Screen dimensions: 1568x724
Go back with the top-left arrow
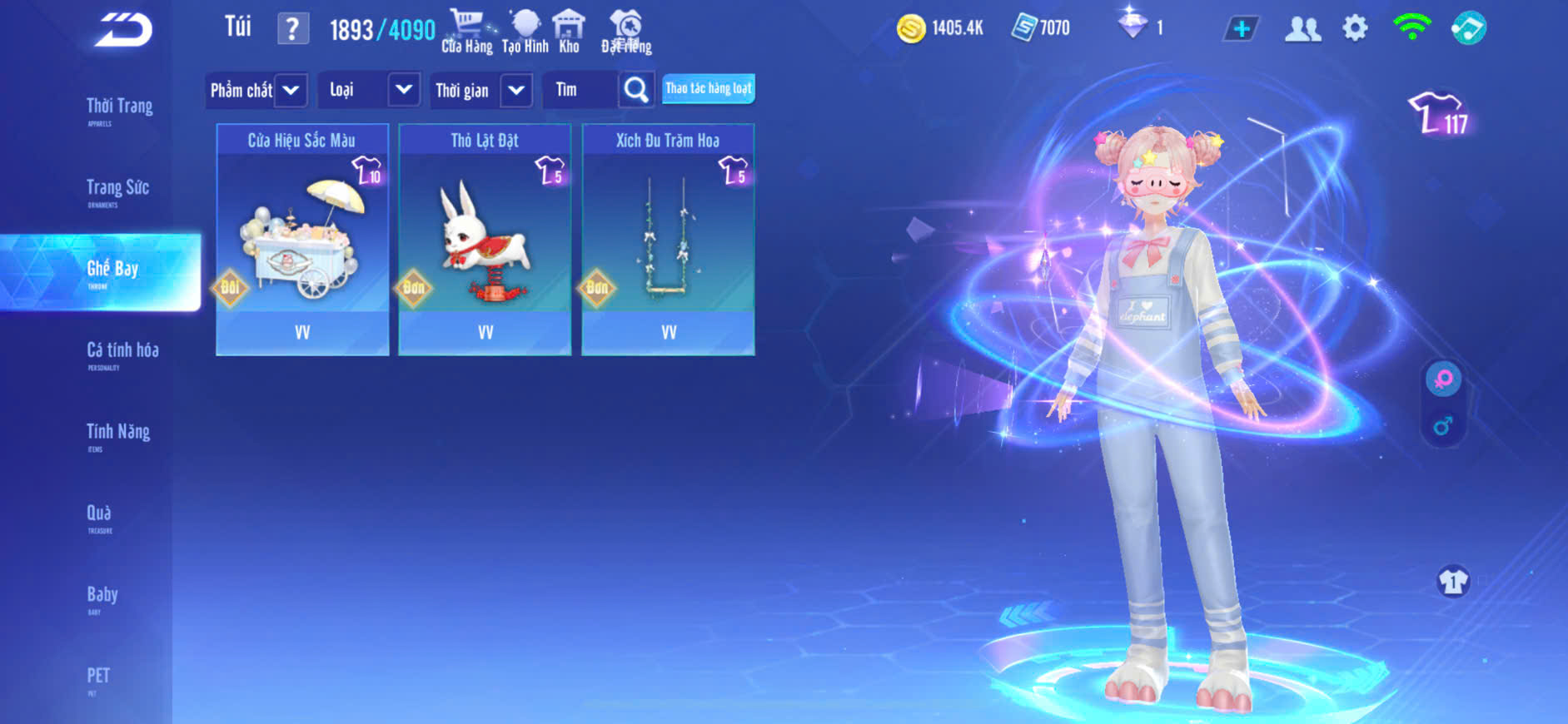click(123, 30)
